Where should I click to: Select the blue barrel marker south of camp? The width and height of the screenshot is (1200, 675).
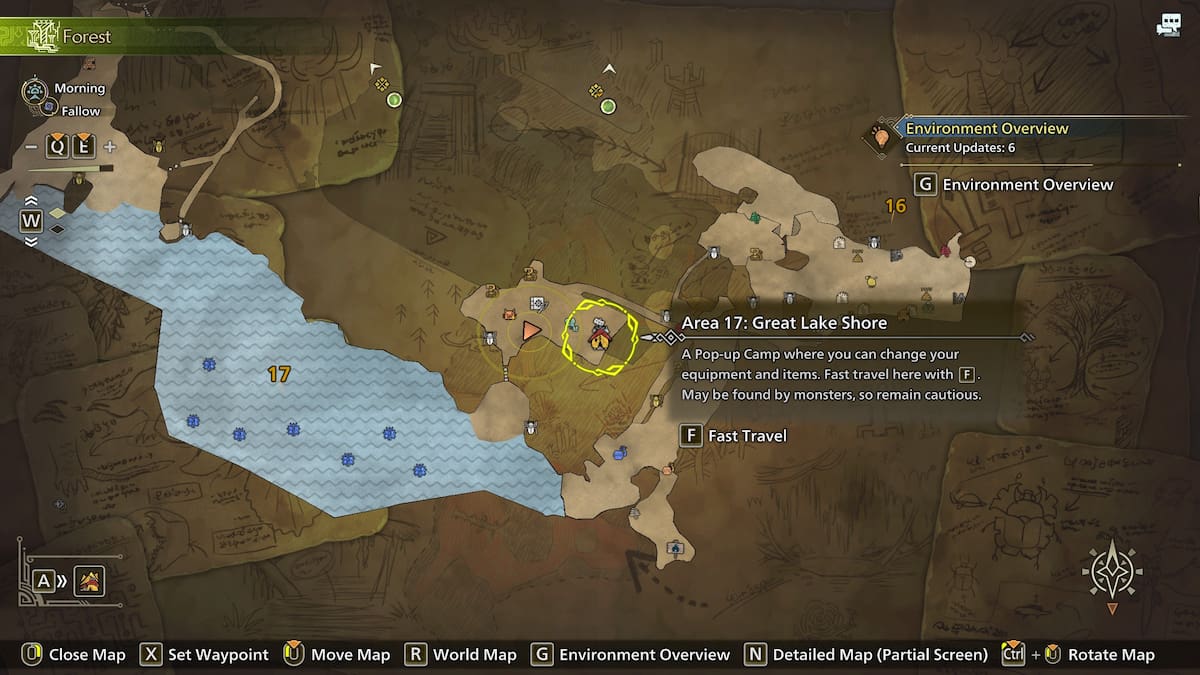[x=621, y=453]
